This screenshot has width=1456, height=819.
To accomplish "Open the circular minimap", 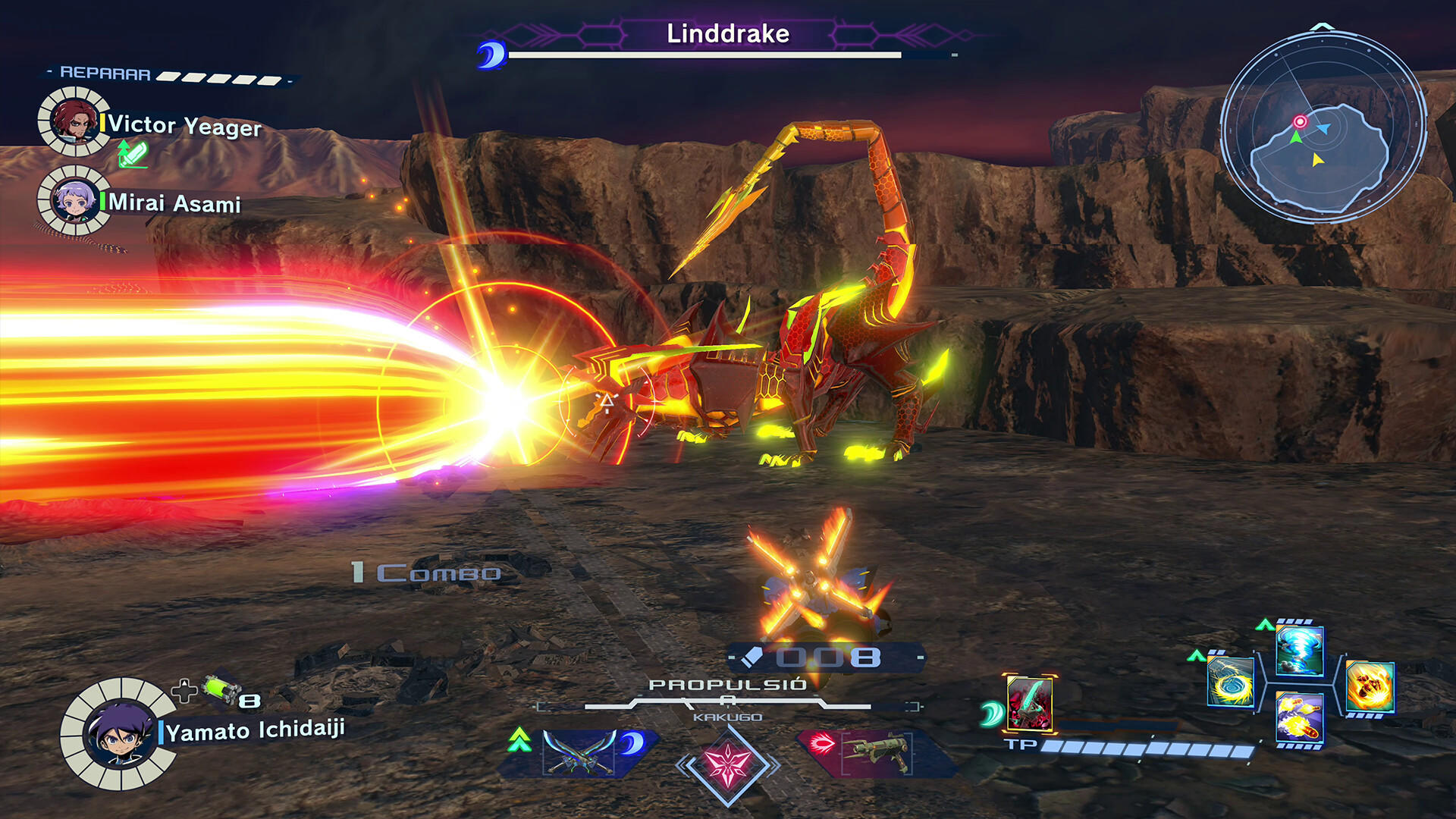I will 1323,127.
